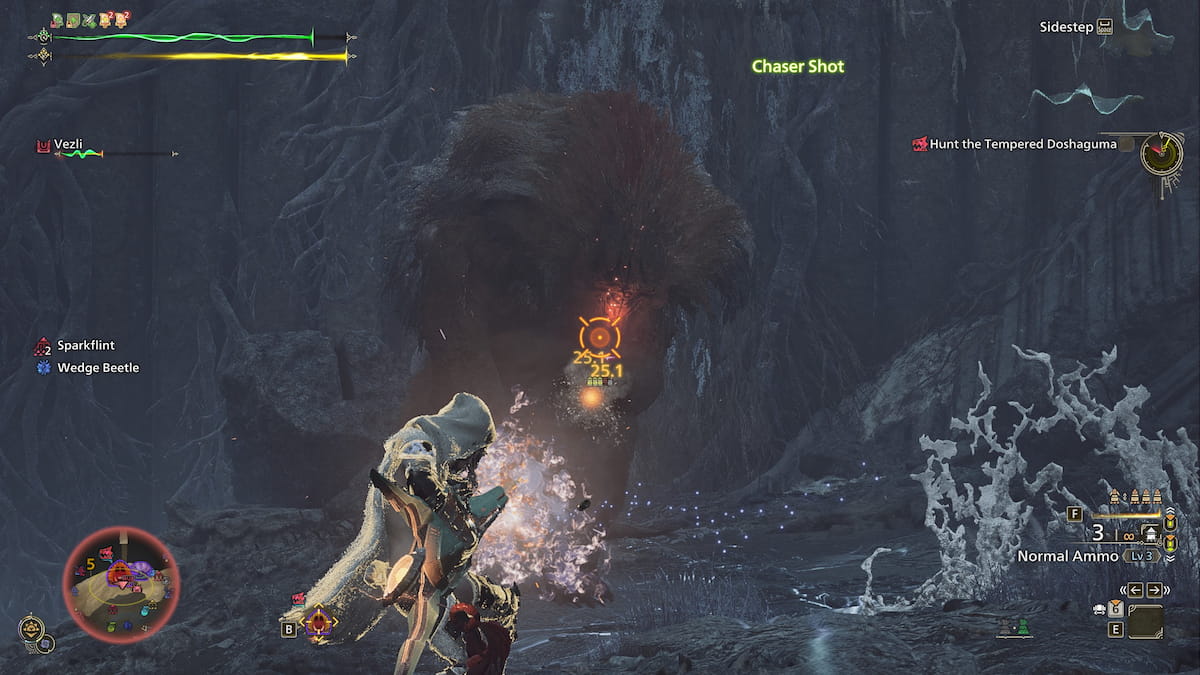Screen dimensions: 1200x675
Task: Click the left arrow on item bar
Action: coord(1137,590)
